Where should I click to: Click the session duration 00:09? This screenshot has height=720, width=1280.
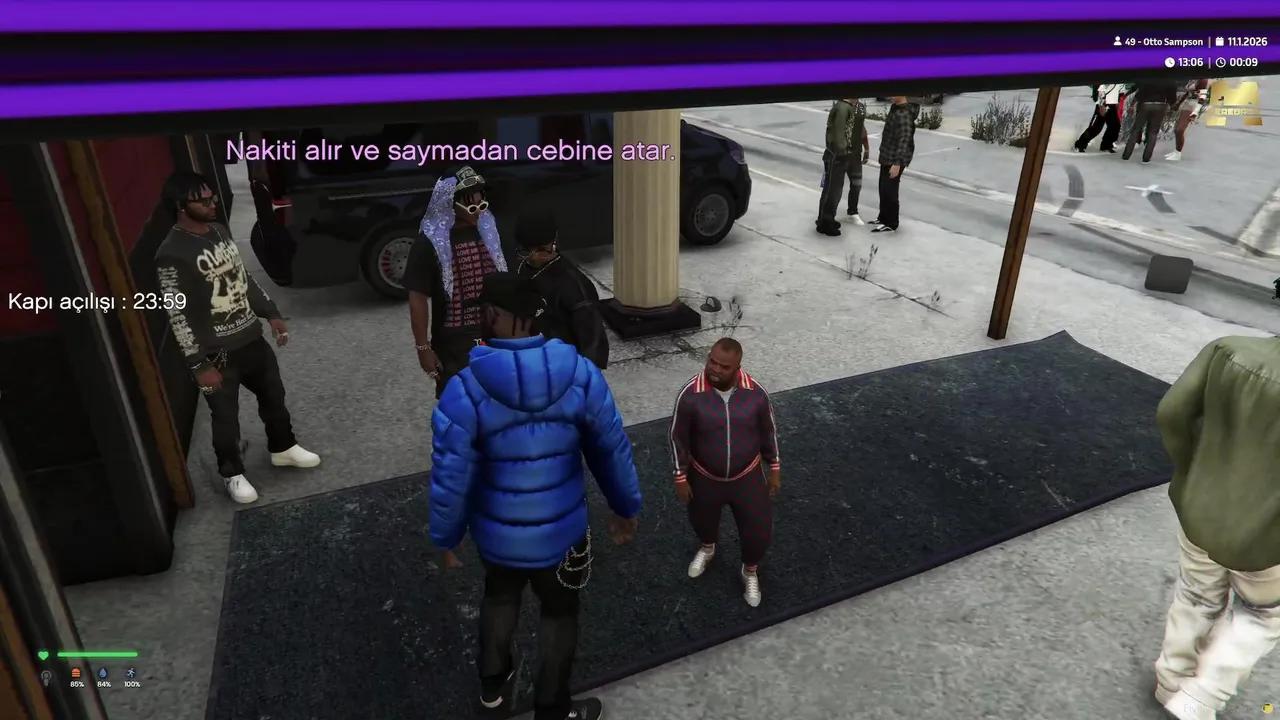tap(1243, 62)
